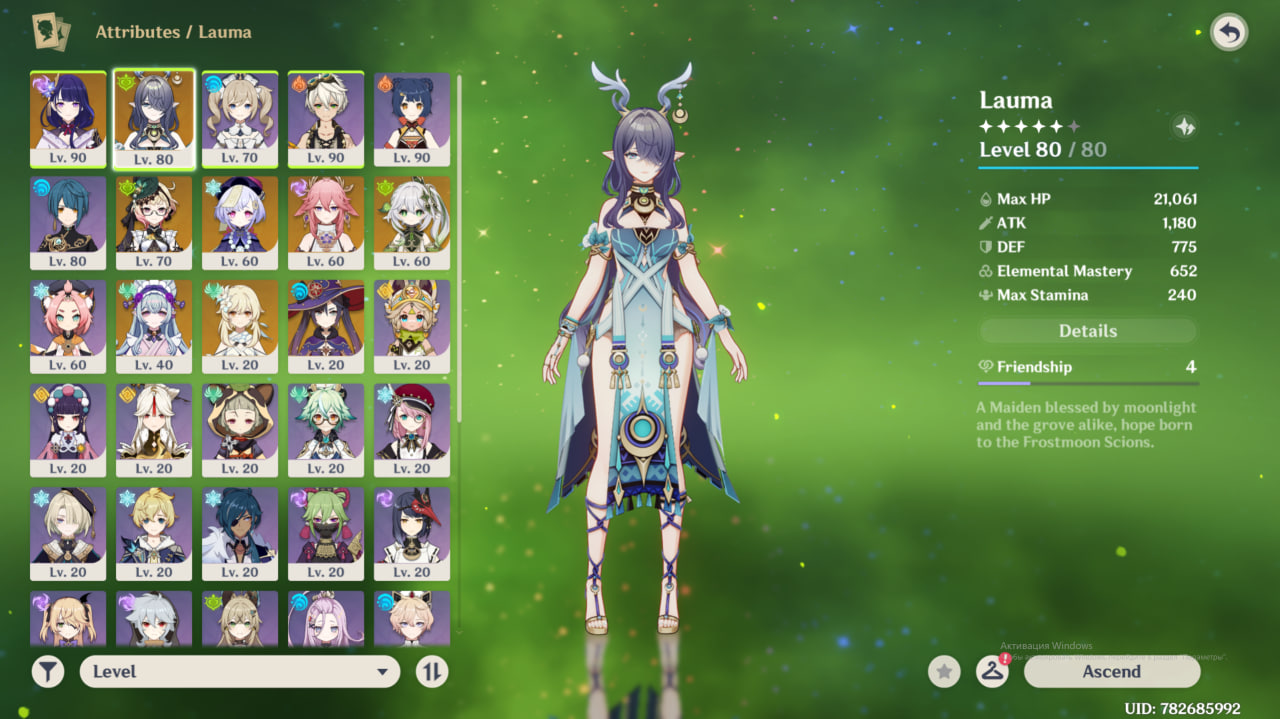Toggle the sort order arrows button

click(432, 672)
